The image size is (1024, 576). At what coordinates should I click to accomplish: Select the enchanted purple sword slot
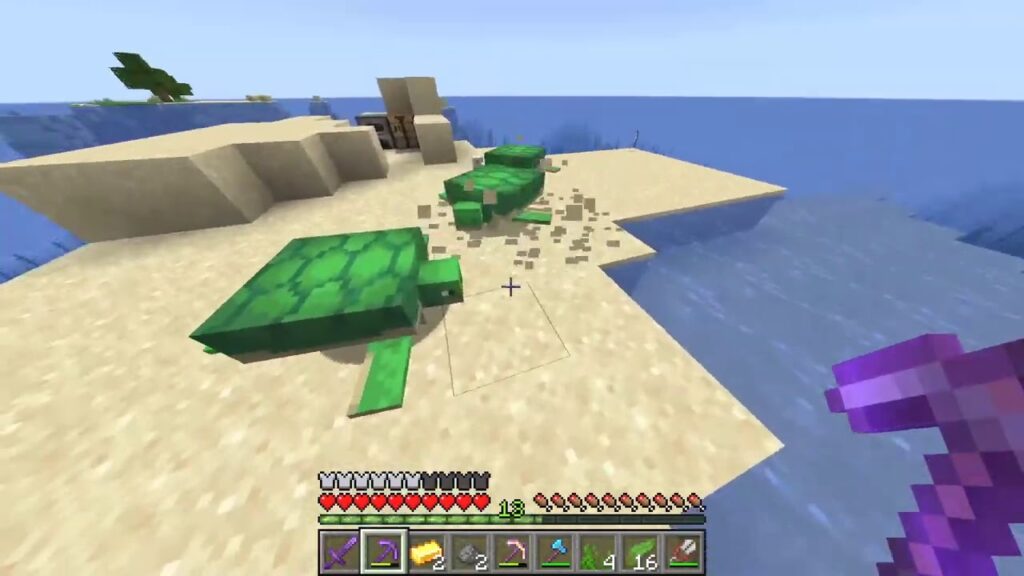pyautogui.click(x=339, y=551)
